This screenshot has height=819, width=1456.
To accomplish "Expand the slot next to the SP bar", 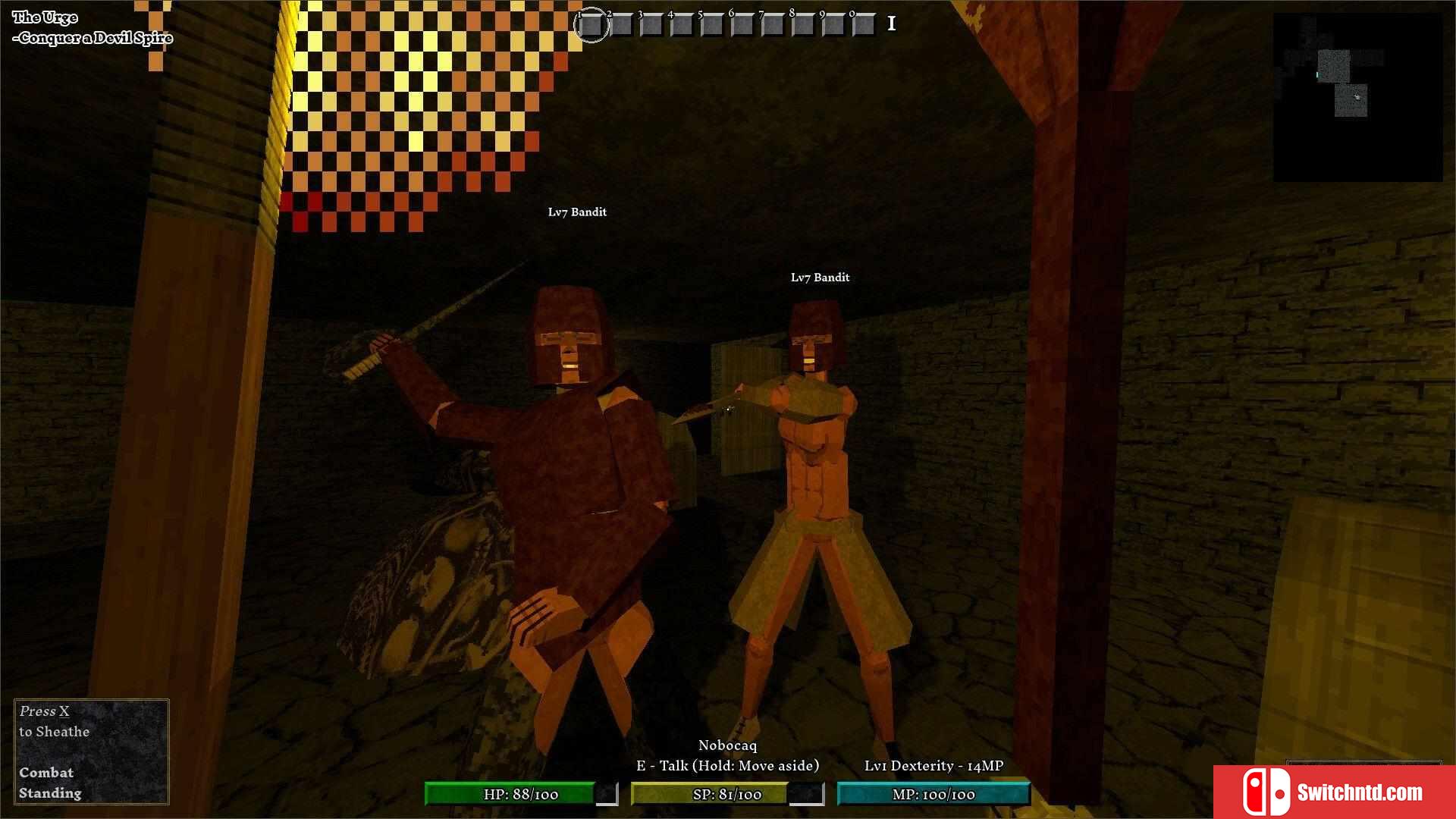I will point(808,795).
